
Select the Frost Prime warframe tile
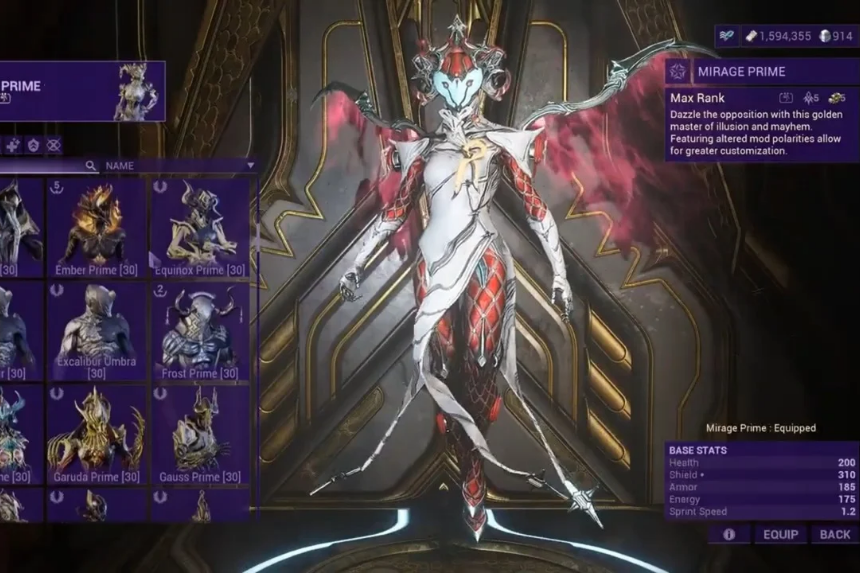pos(200,332)
